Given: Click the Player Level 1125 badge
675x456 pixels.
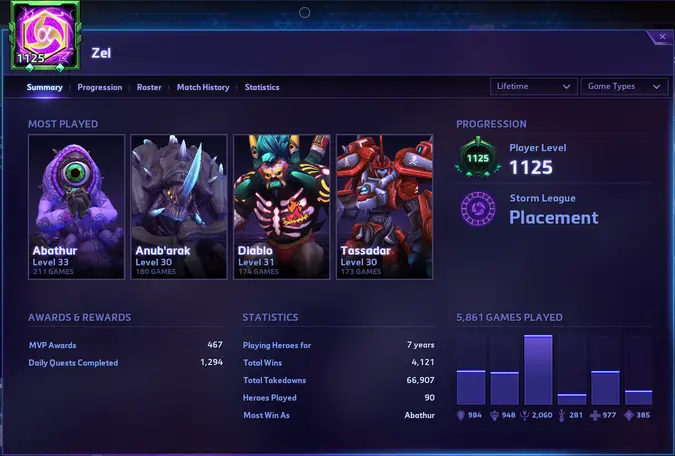Looking at the screenshot, I should (x=478, y=157).
